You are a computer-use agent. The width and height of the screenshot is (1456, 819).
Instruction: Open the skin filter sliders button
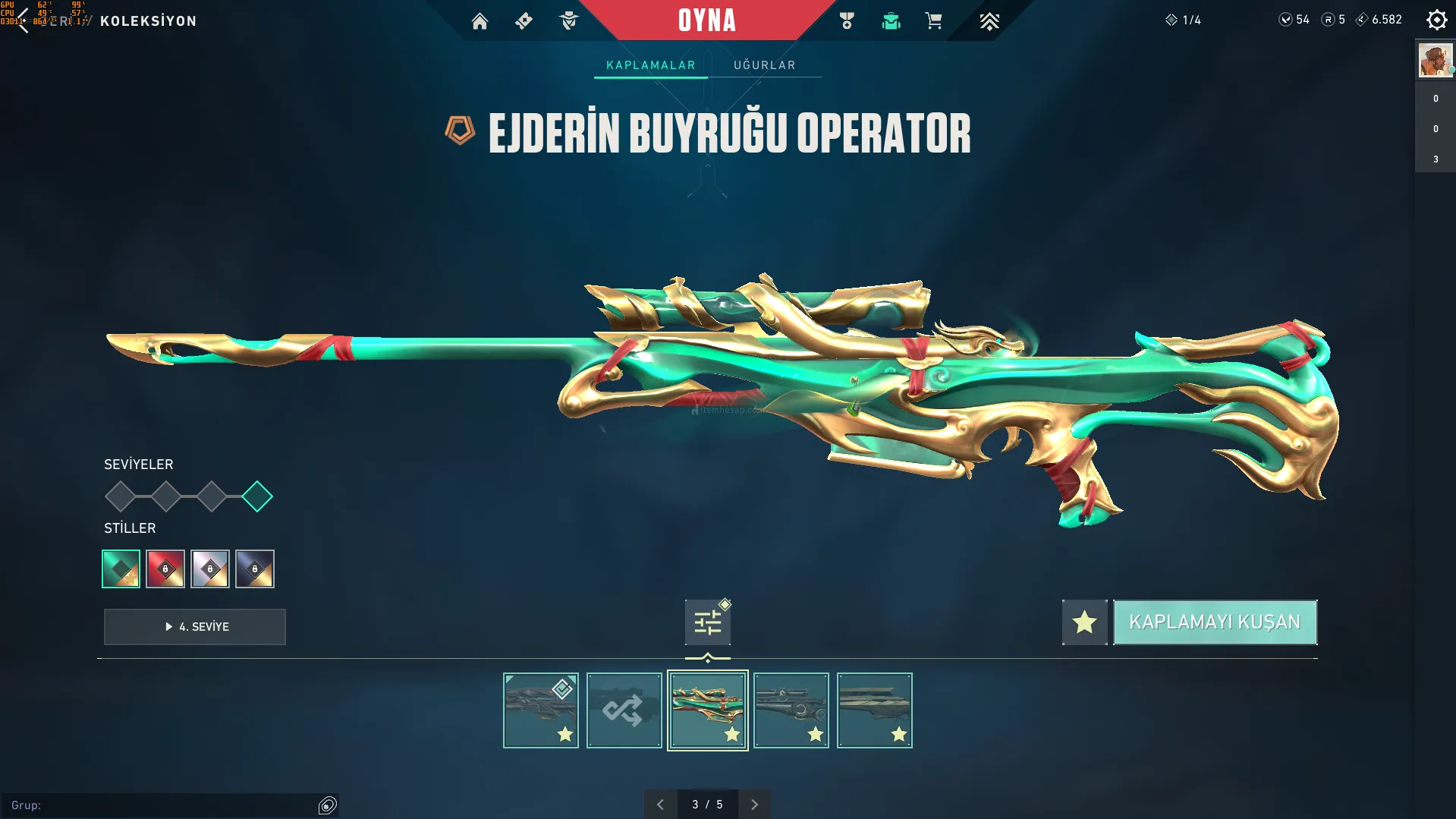coord(707,622)
